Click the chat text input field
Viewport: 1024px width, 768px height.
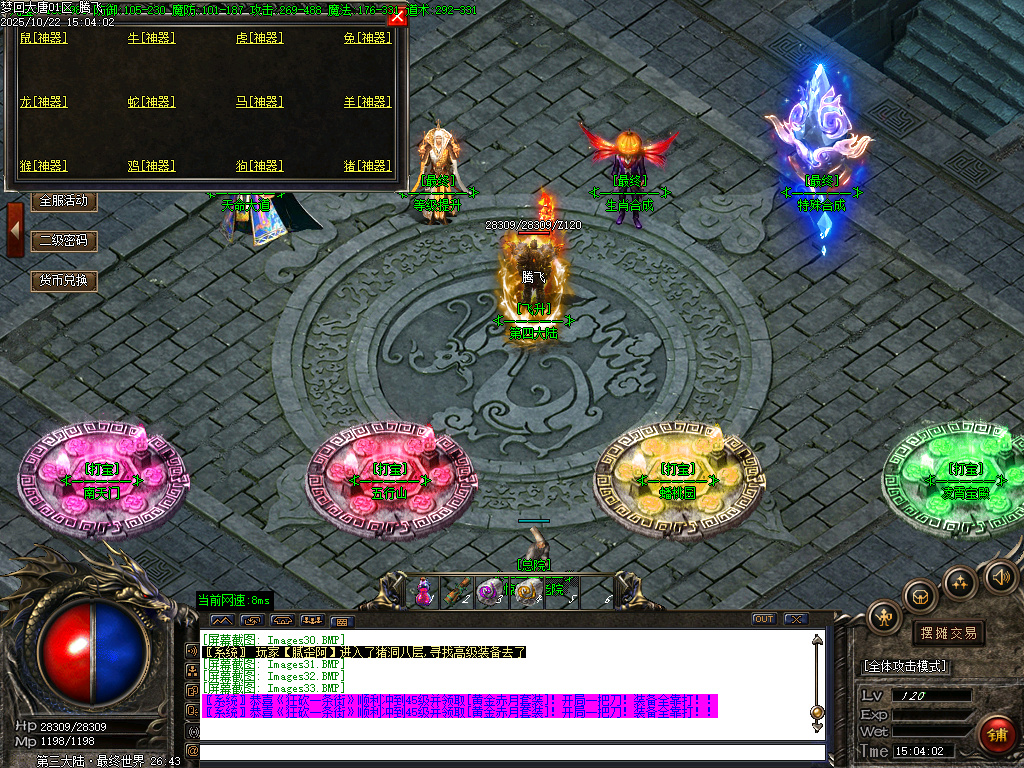[512, 751]
